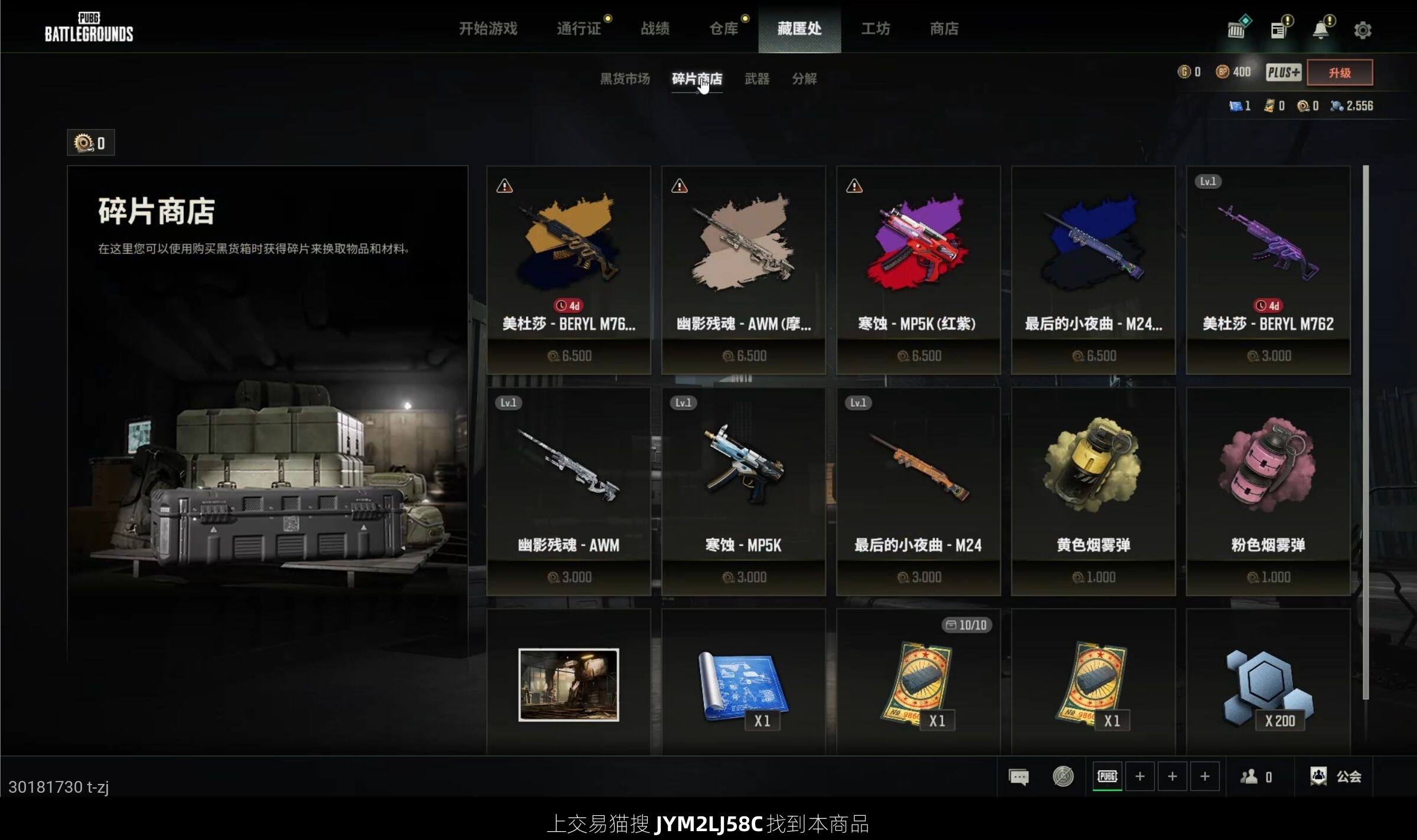Image resolution: width=1417 pixels, height=840 pixels.
Task: Select the 寒蚀 - MP5K (红紫) item
Action: pyautogui.click(x=918, y=269)
